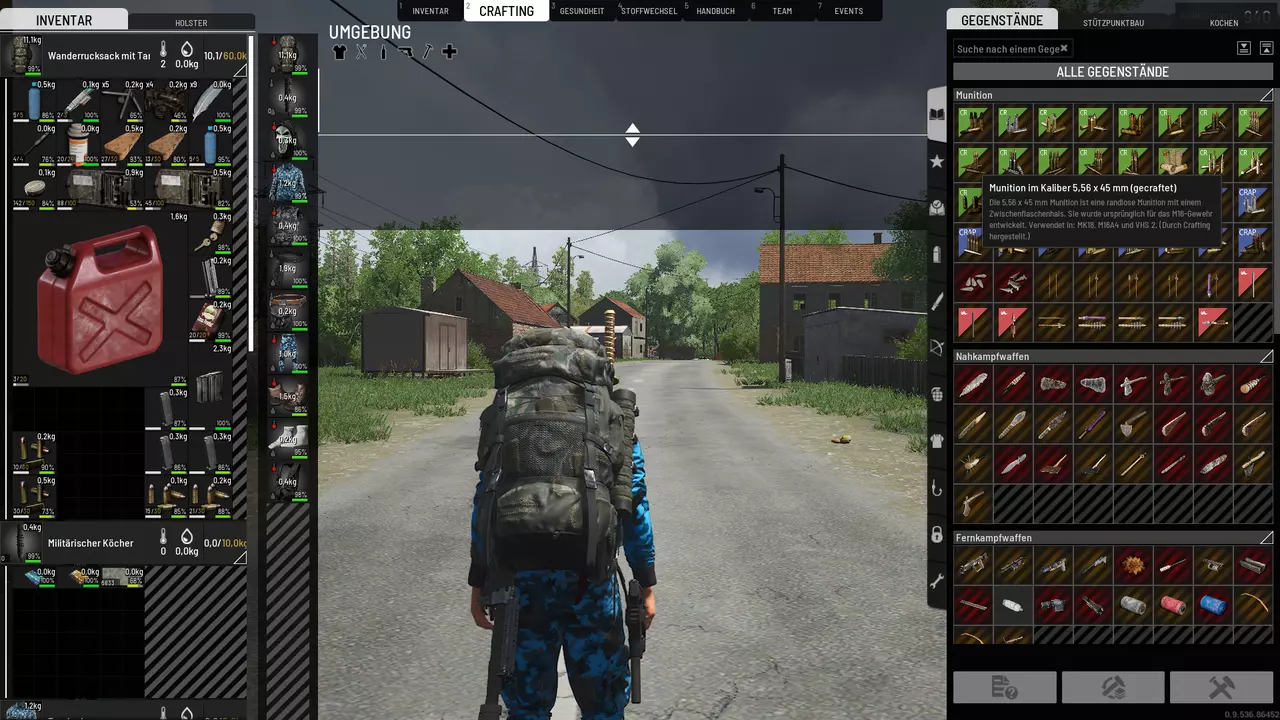Switch to the Team tab
The image size is (1280, 720).
point(782,11)
